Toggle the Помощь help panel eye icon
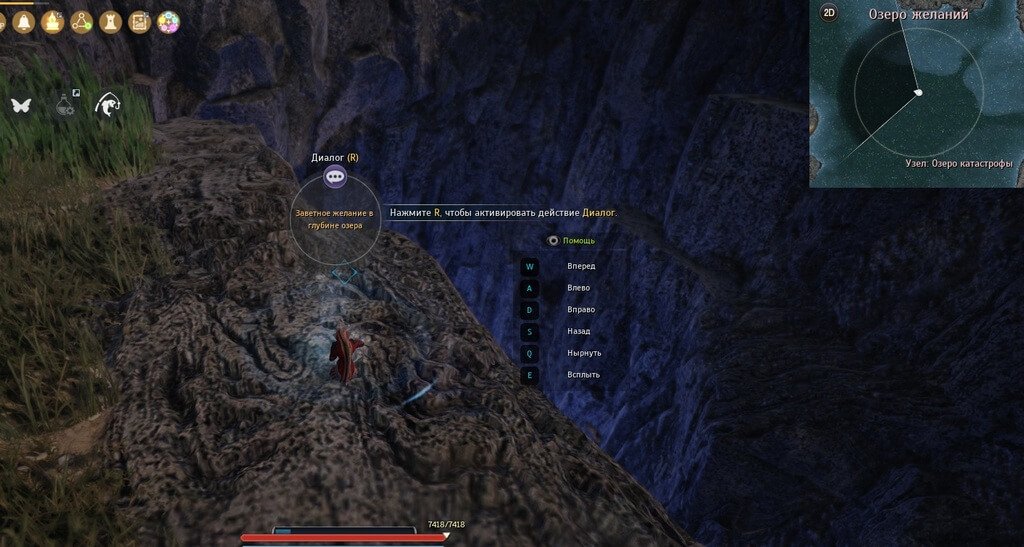 point(552,240)
